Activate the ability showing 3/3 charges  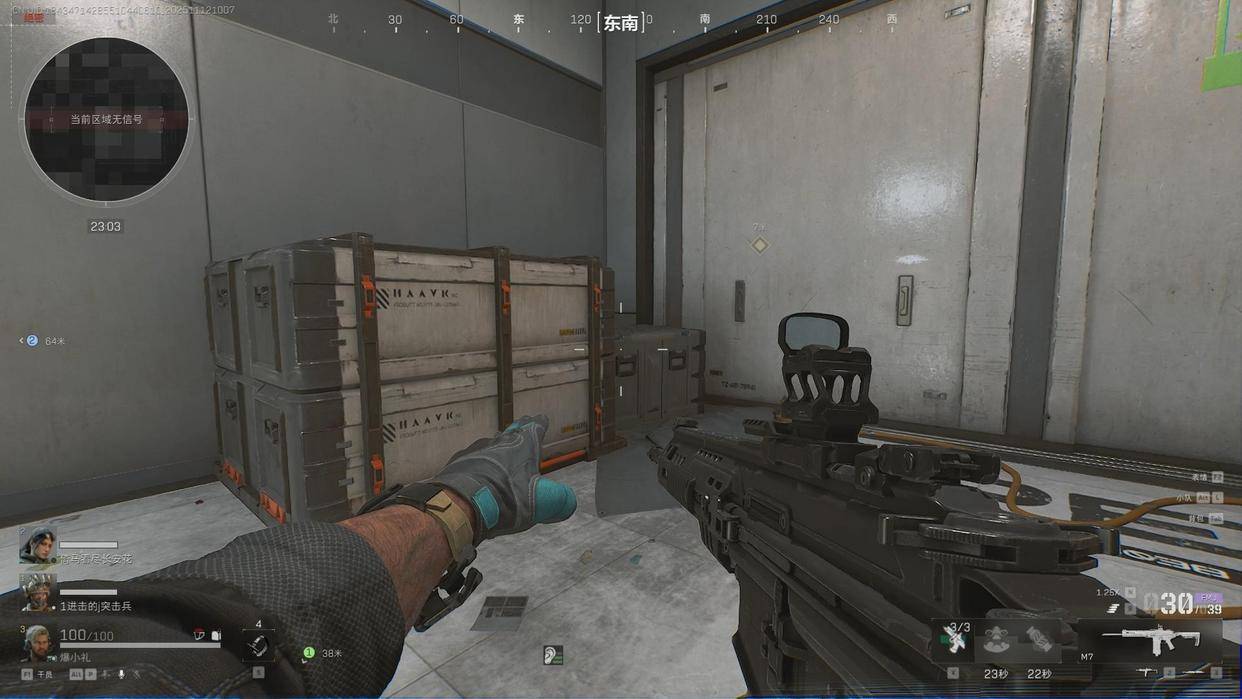(x=954, y=638)
